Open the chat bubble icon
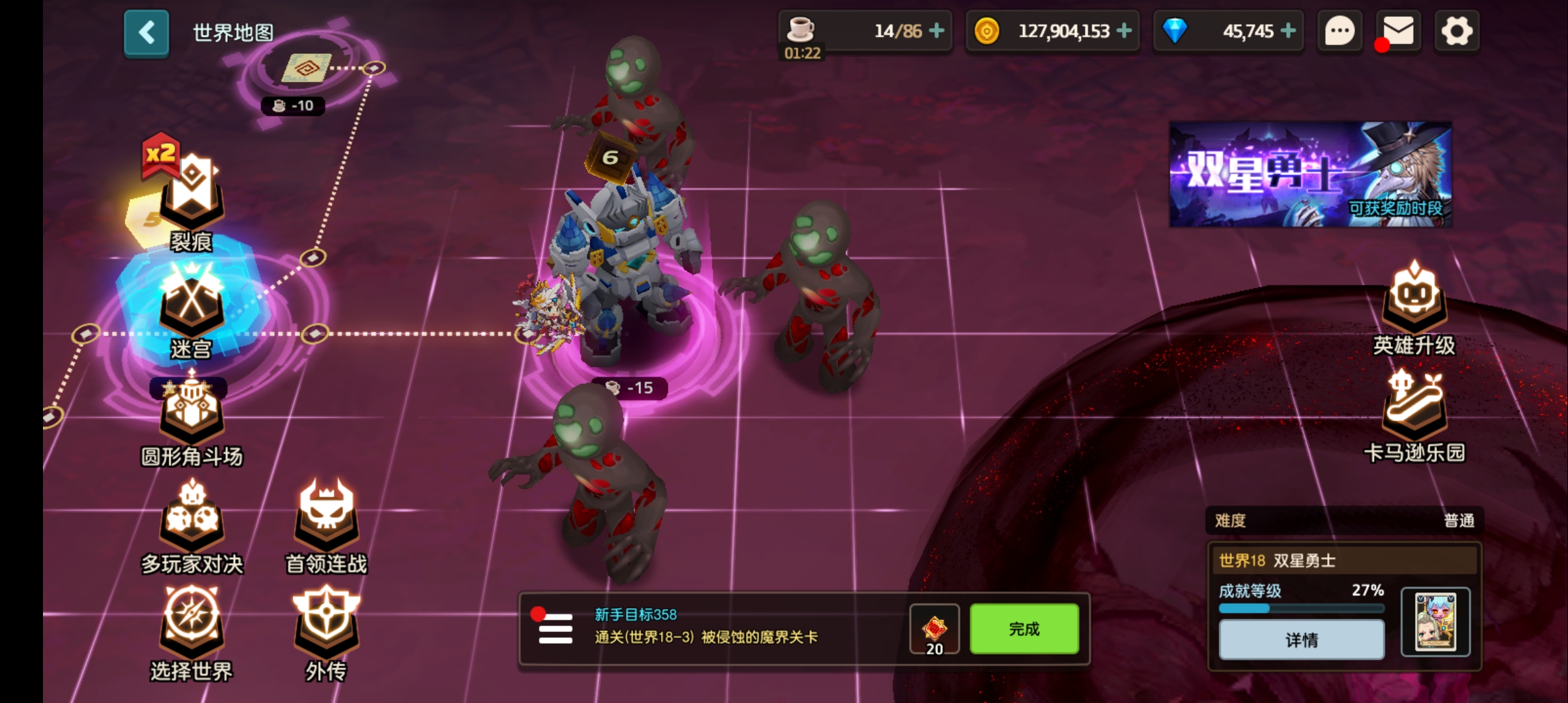The width and height of the screenshot is (1568, 703). [1339, 31]
